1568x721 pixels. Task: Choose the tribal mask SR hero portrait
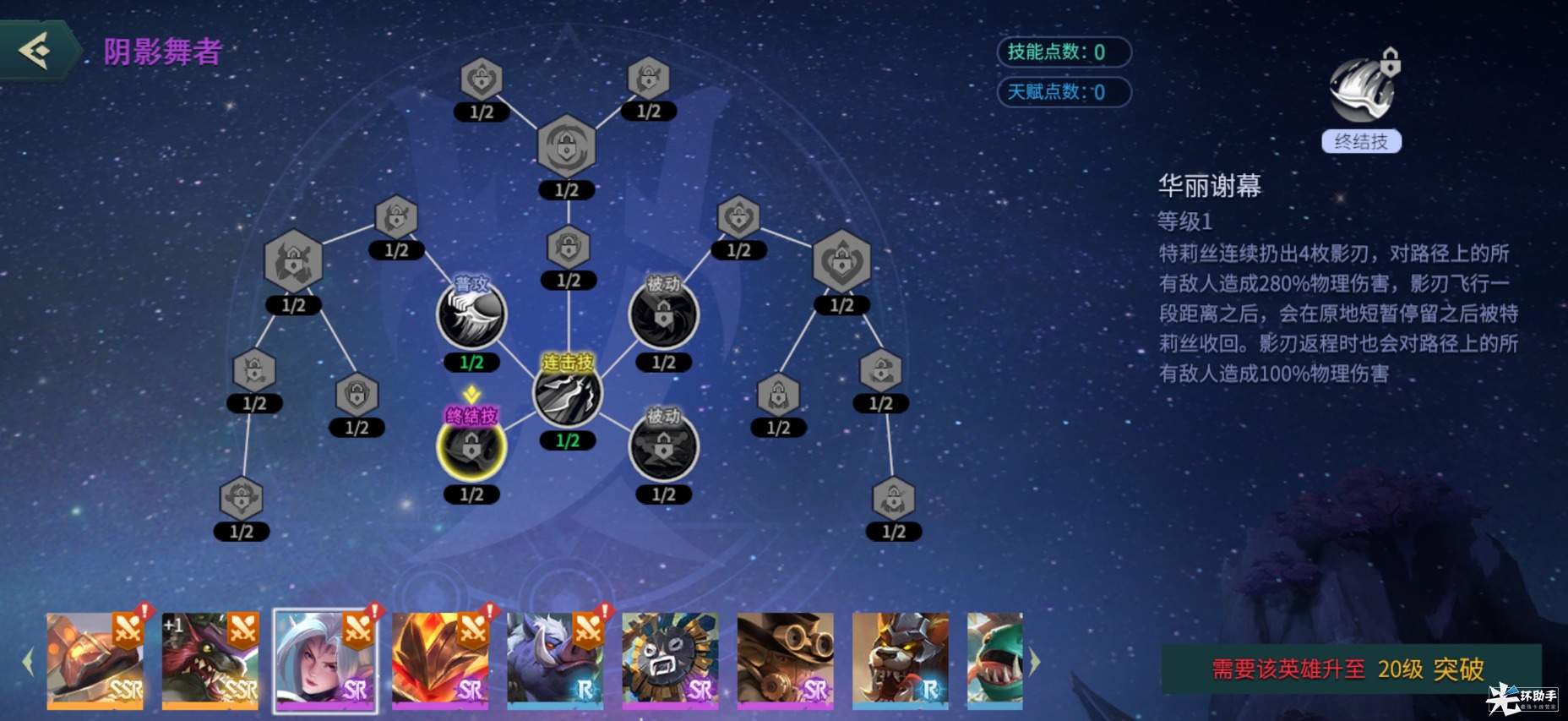coord(670,660)
